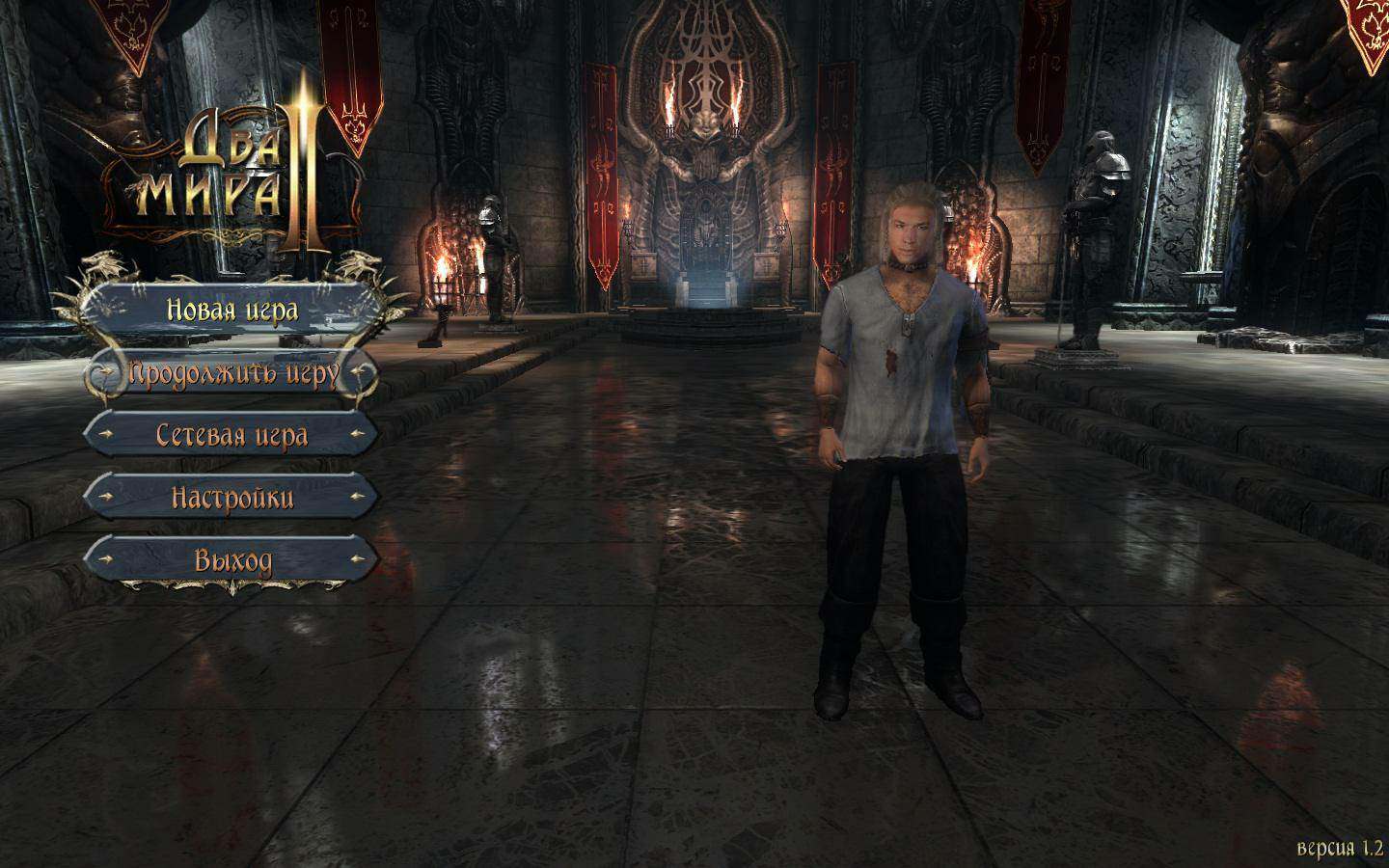Start a new game via Новая игра
Screen dimensions: 1389x868
pyautogui.click(x=232, y=310)
